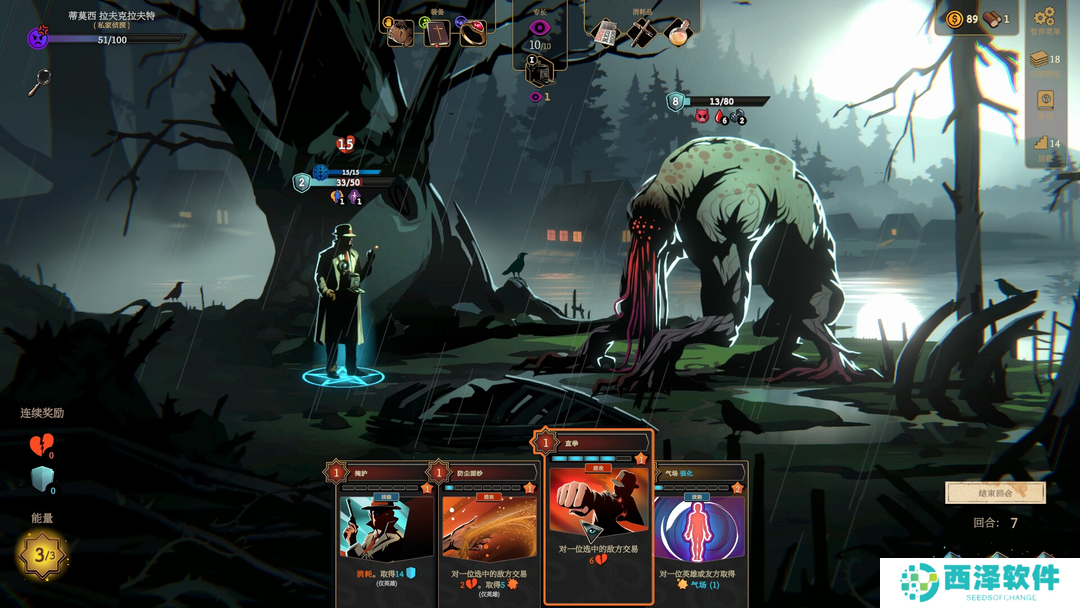Use the wooden cross consumable
The width and height of the screenshot is (1080, 608).
(x=641, y=32)
